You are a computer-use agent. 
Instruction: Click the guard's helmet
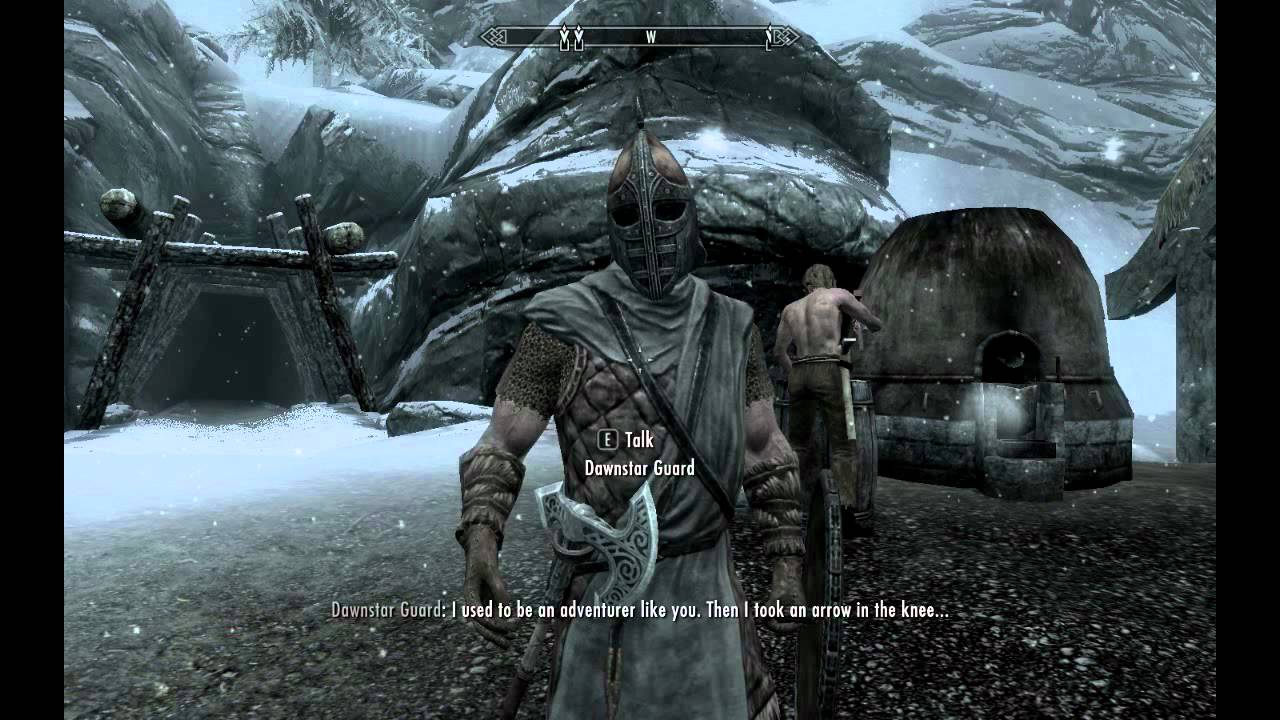[x=649, y=220]
